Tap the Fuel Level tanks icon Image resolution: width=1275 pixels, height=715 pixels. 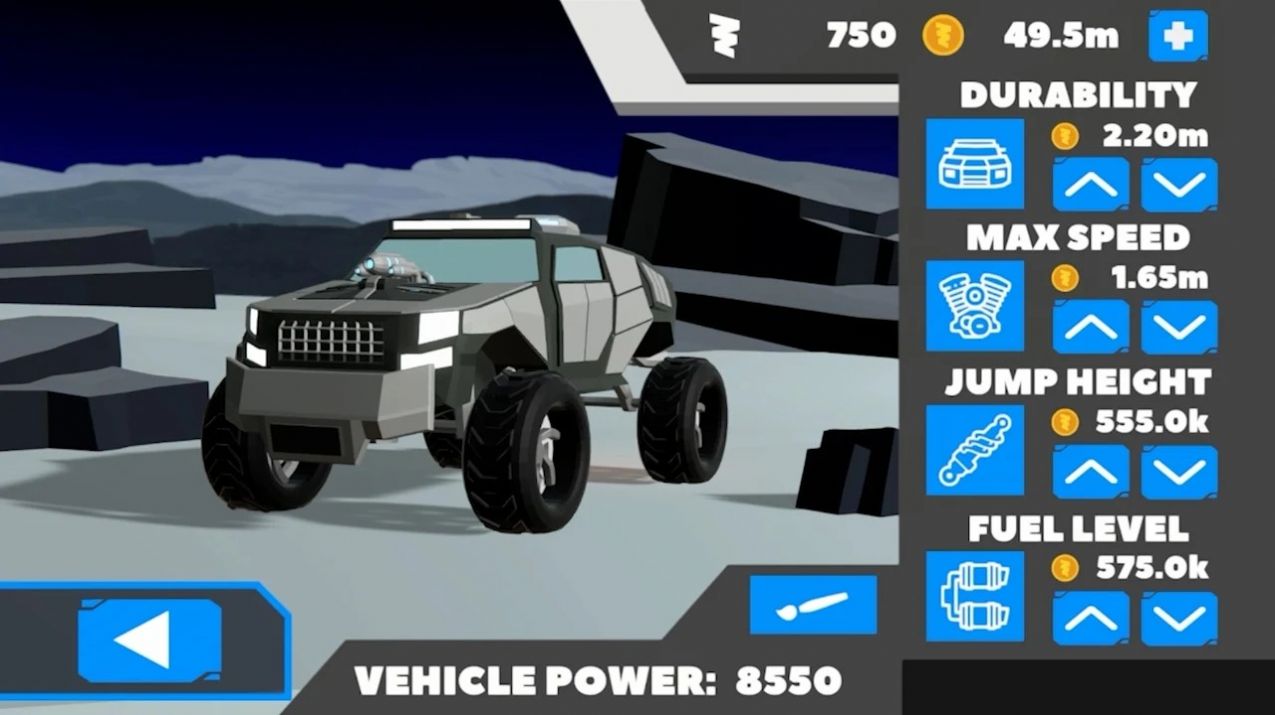(974, 596)
